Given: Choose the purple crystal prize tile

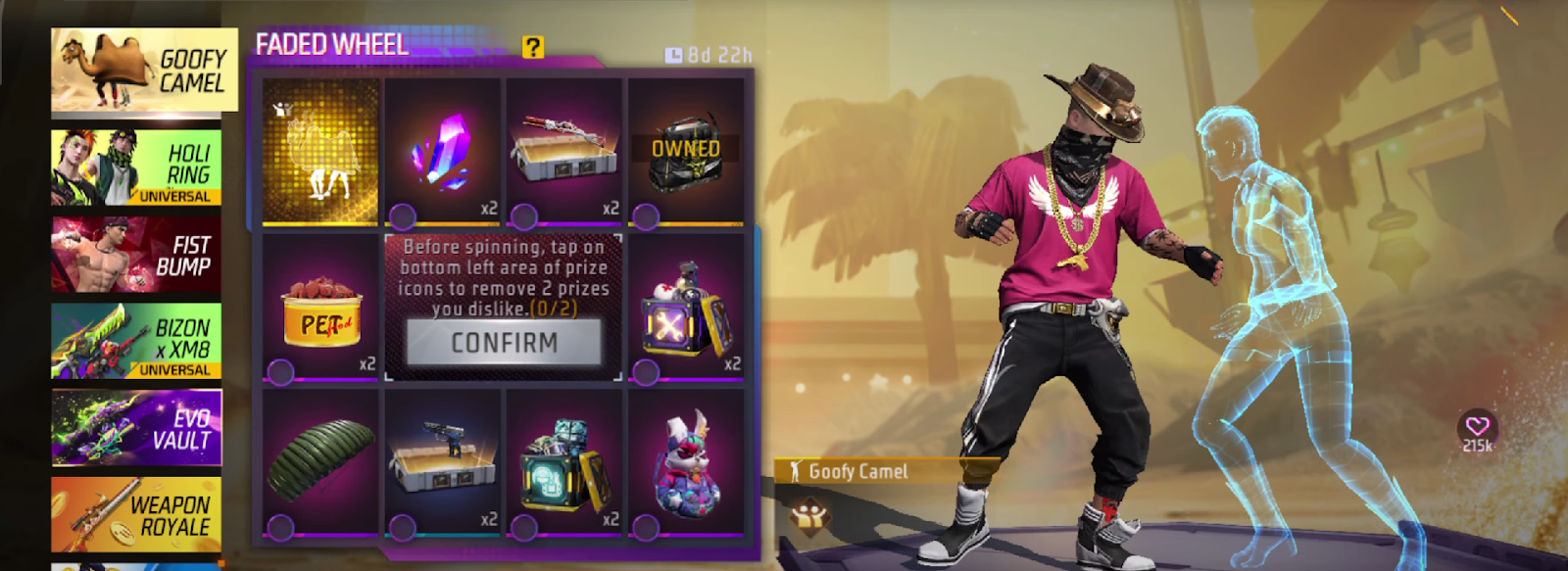Looking at the screenshot, I should pyautogui.click(x=442, y=152).
